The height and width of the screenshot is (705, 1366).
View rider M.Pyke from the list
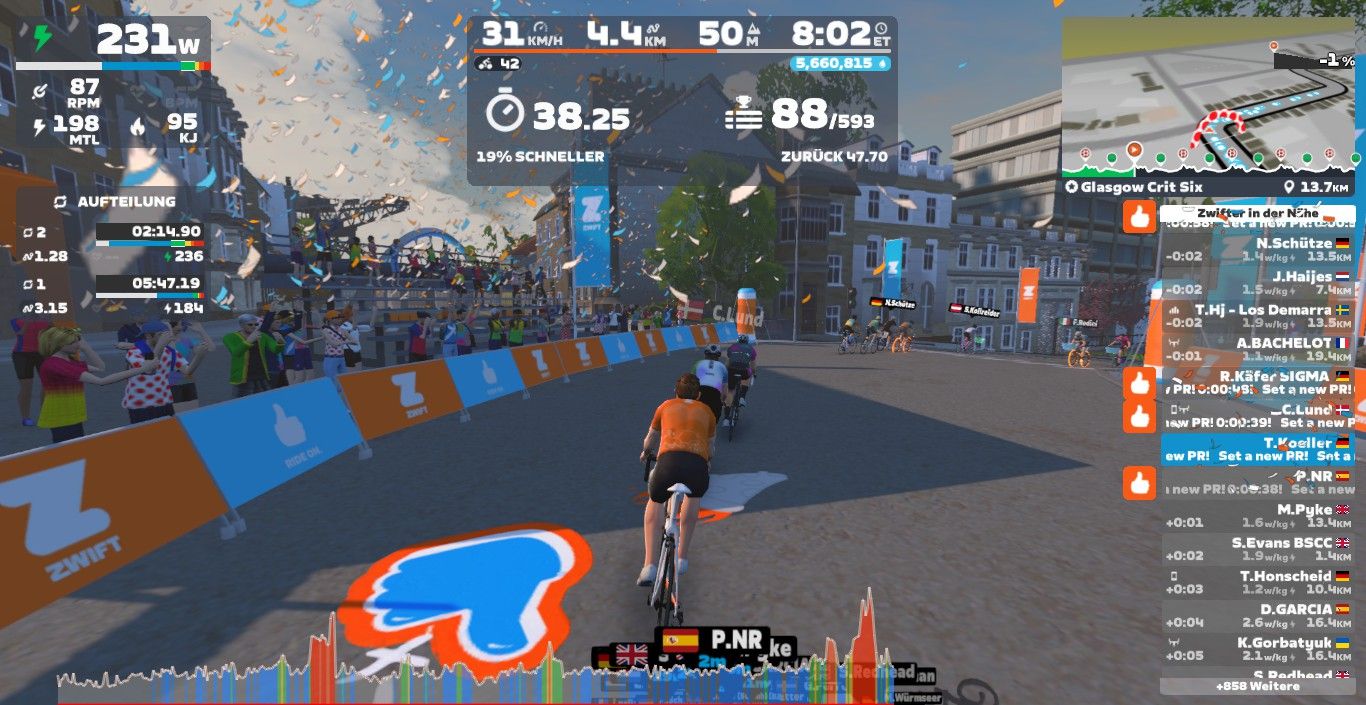click(x=1257, y=516)
